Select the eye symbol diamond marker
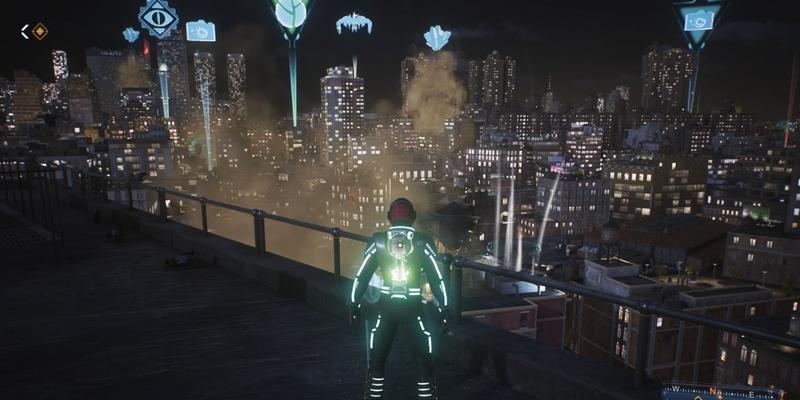 (x=158, y=17)
